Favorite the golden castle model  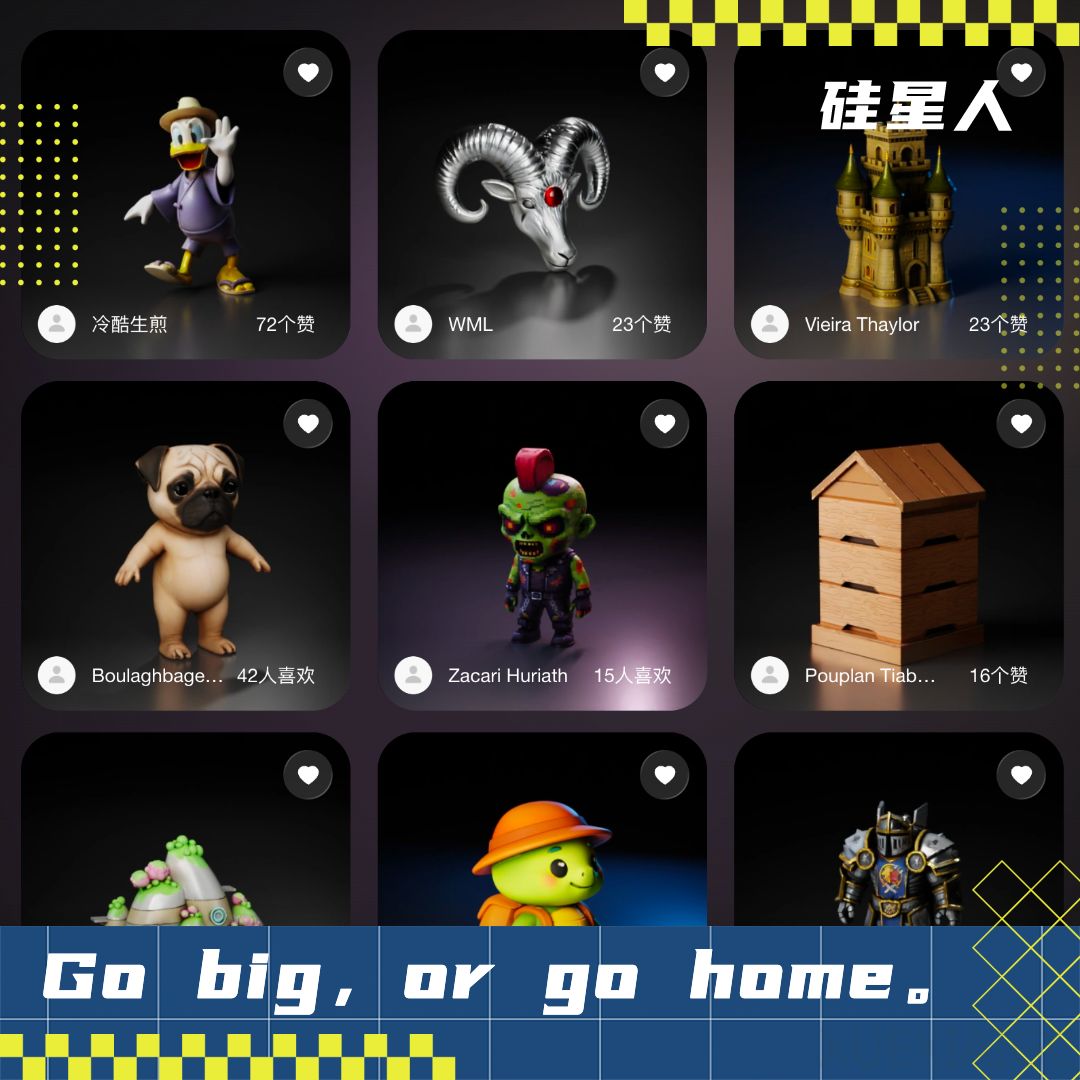tap(1021, 72)
